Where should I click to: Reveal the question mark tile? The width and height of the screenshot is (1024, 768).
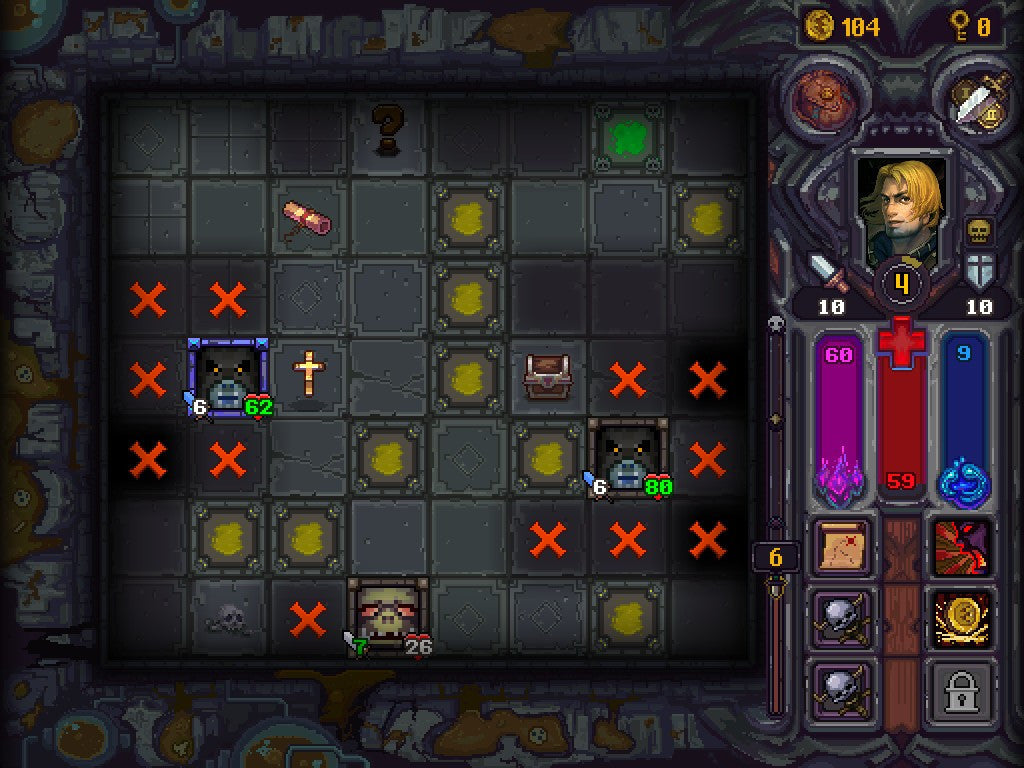click(388, 131)
